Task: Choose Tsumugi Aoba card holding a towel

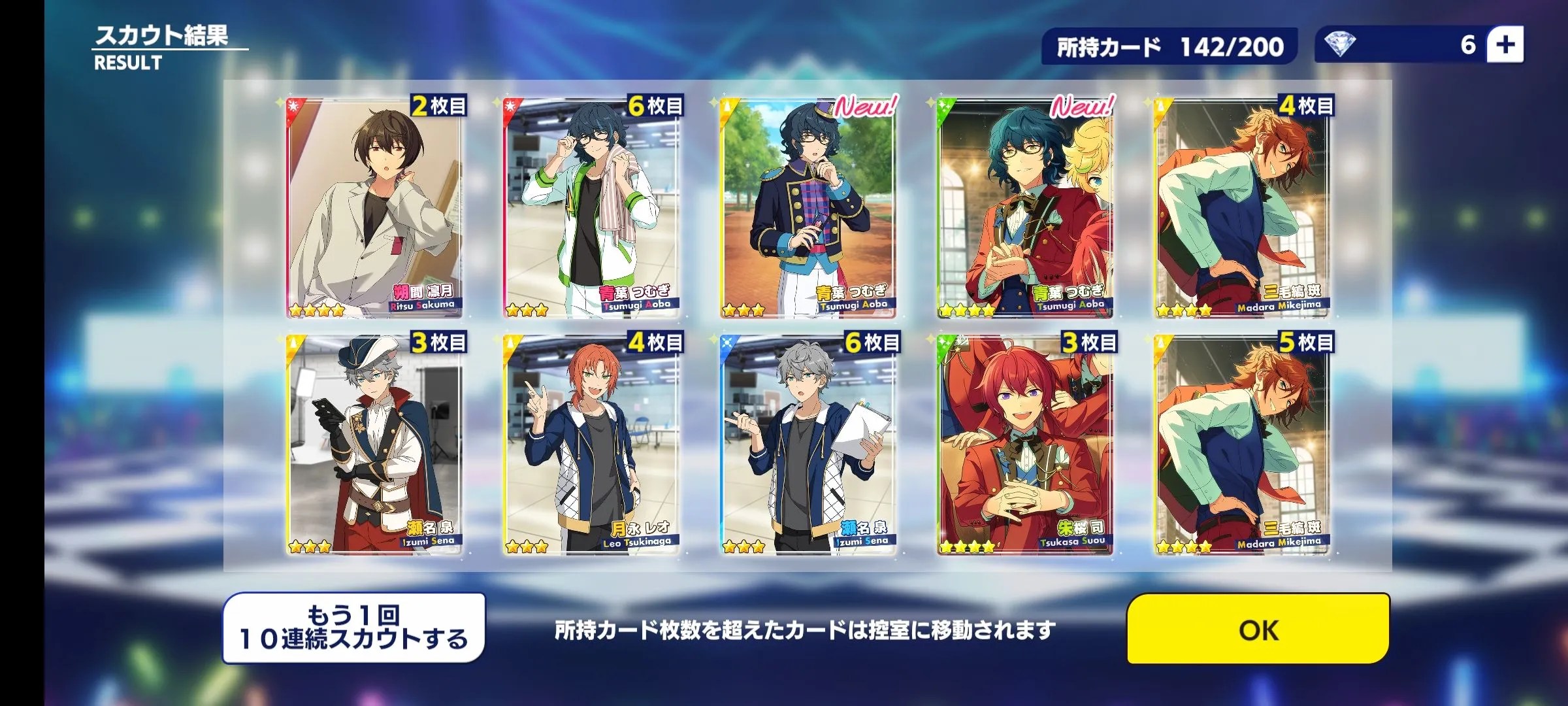Action: pos(591,208)
